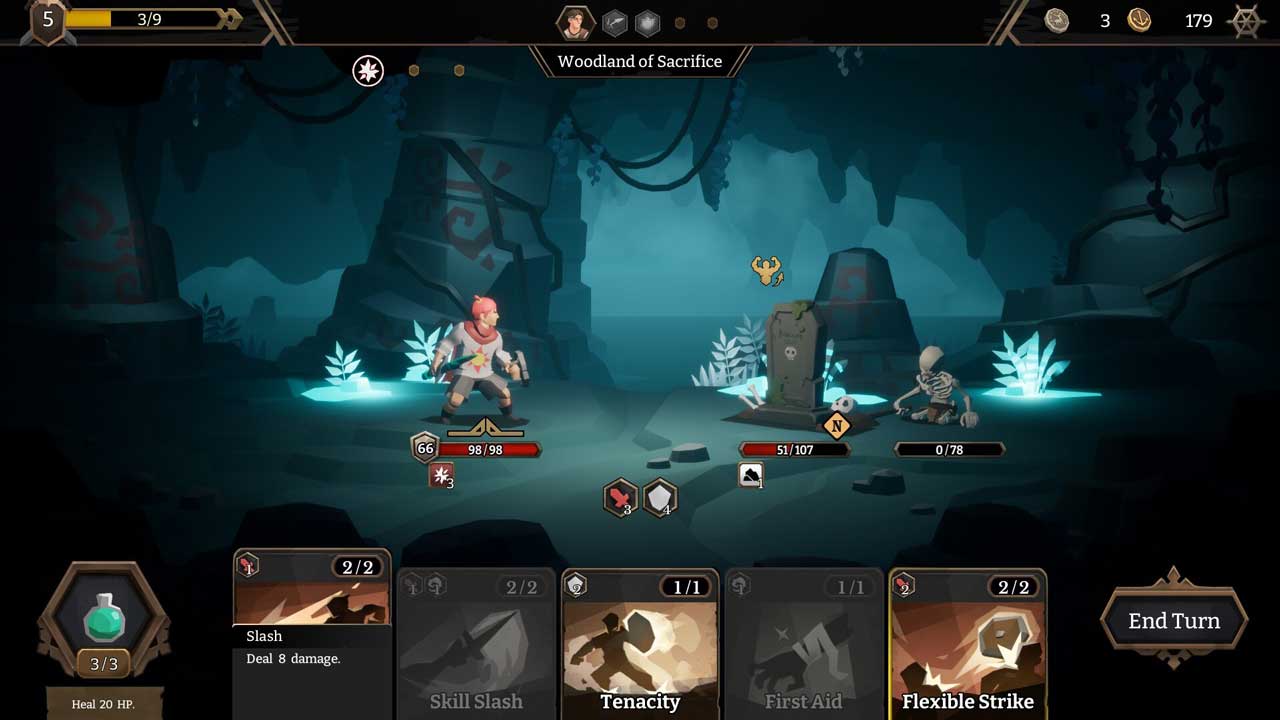Click the hero portrait icon

[x=575, y=22]
